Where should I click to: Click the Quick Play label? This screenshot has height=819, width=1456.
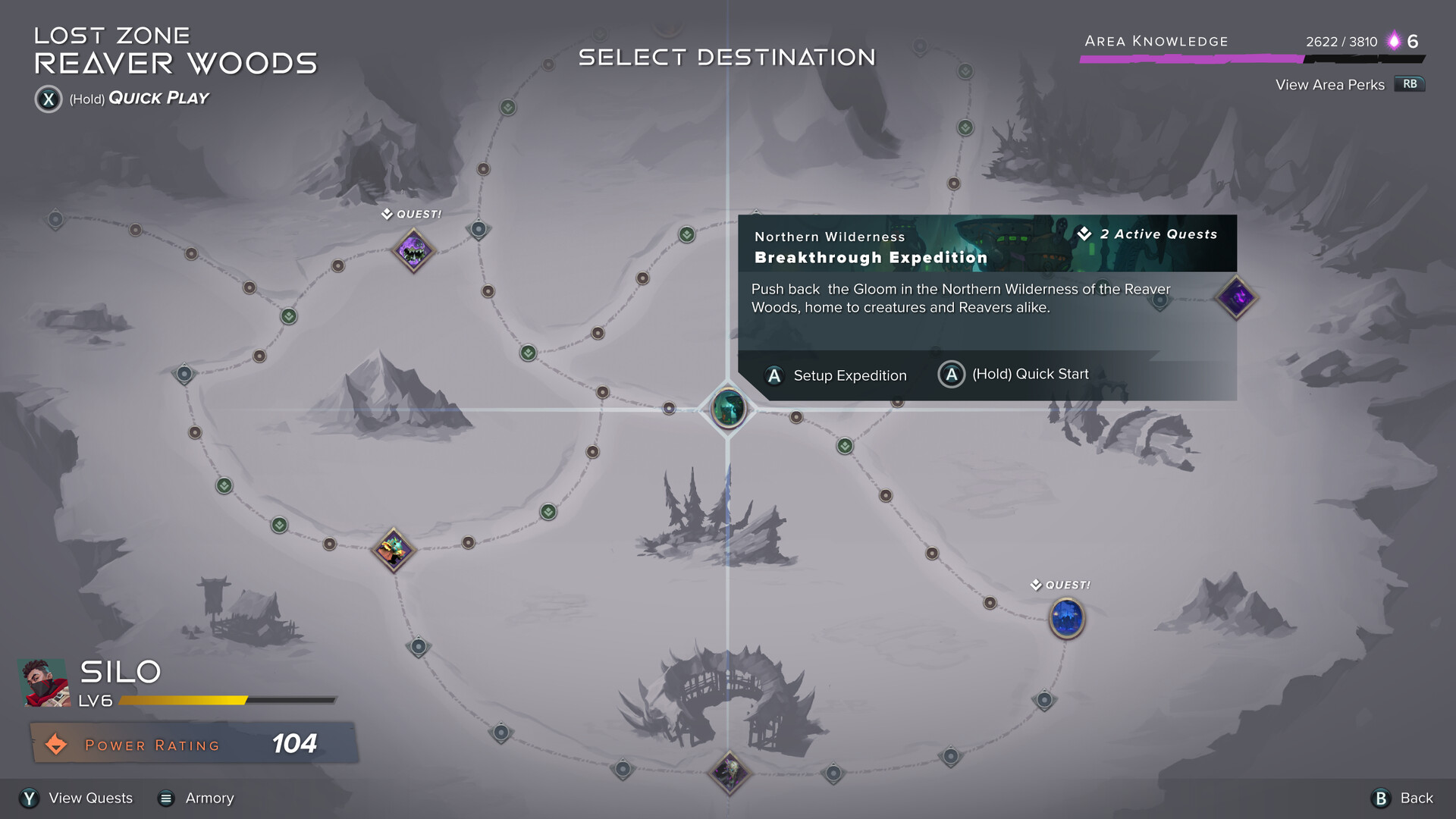coord(157,98)
